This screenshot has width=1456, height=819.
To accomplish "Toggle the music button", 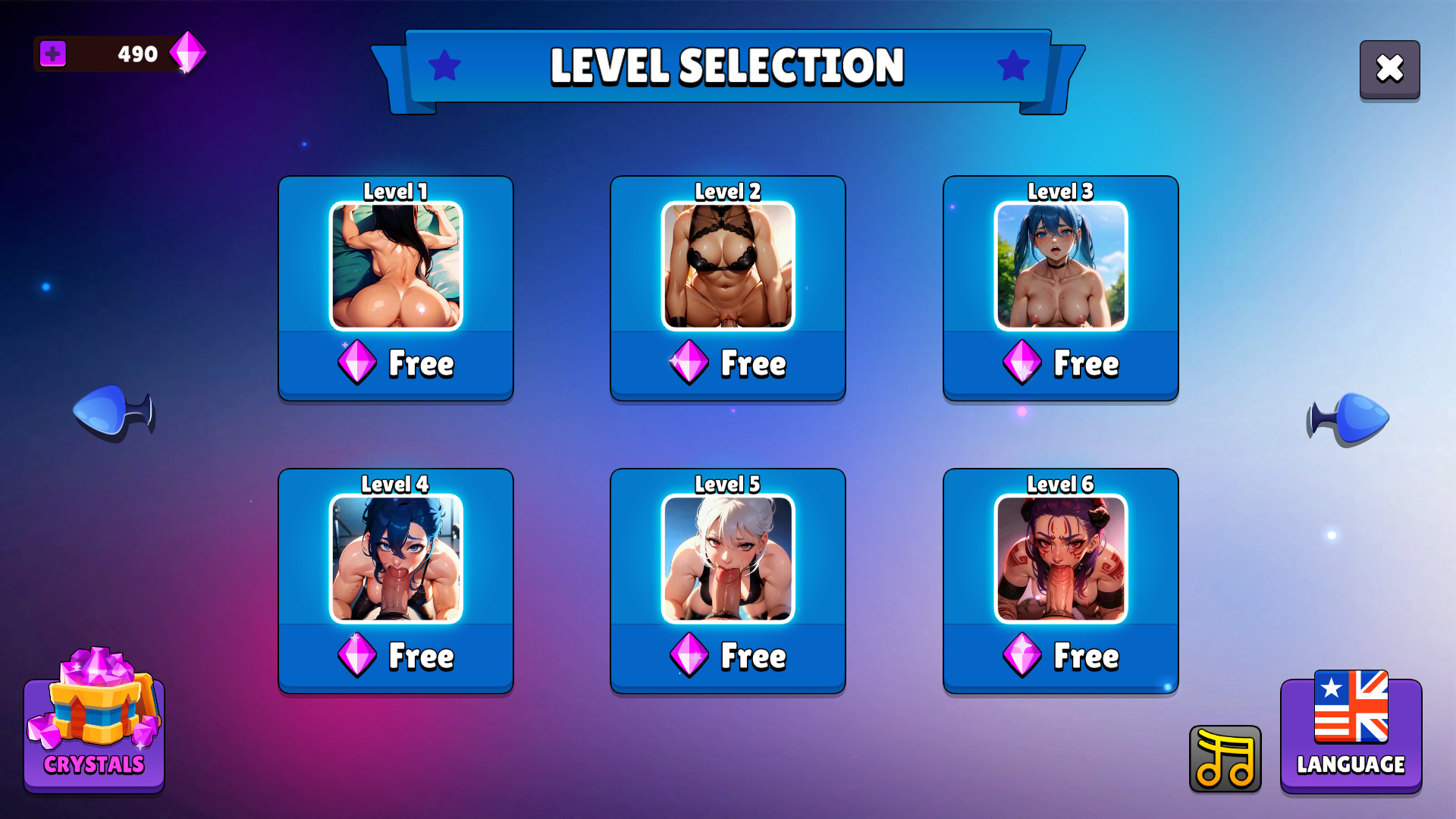I will pyautogui.click(x=1225, y=759).
